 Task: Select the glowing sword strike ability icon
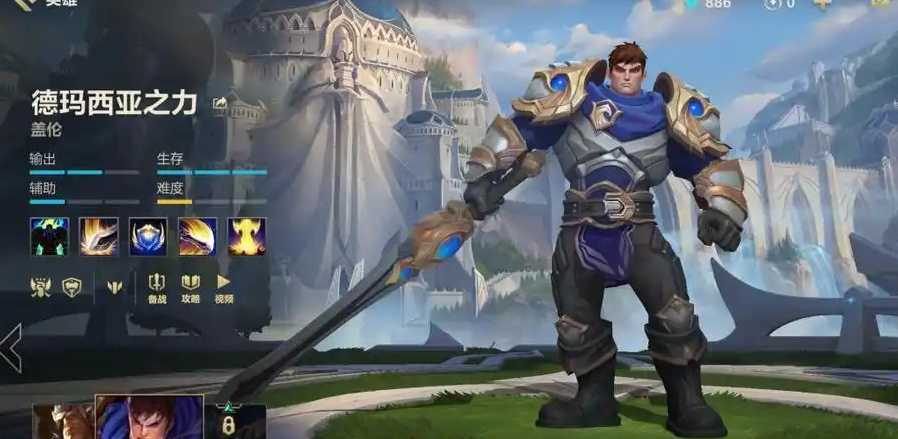[98, 236]
